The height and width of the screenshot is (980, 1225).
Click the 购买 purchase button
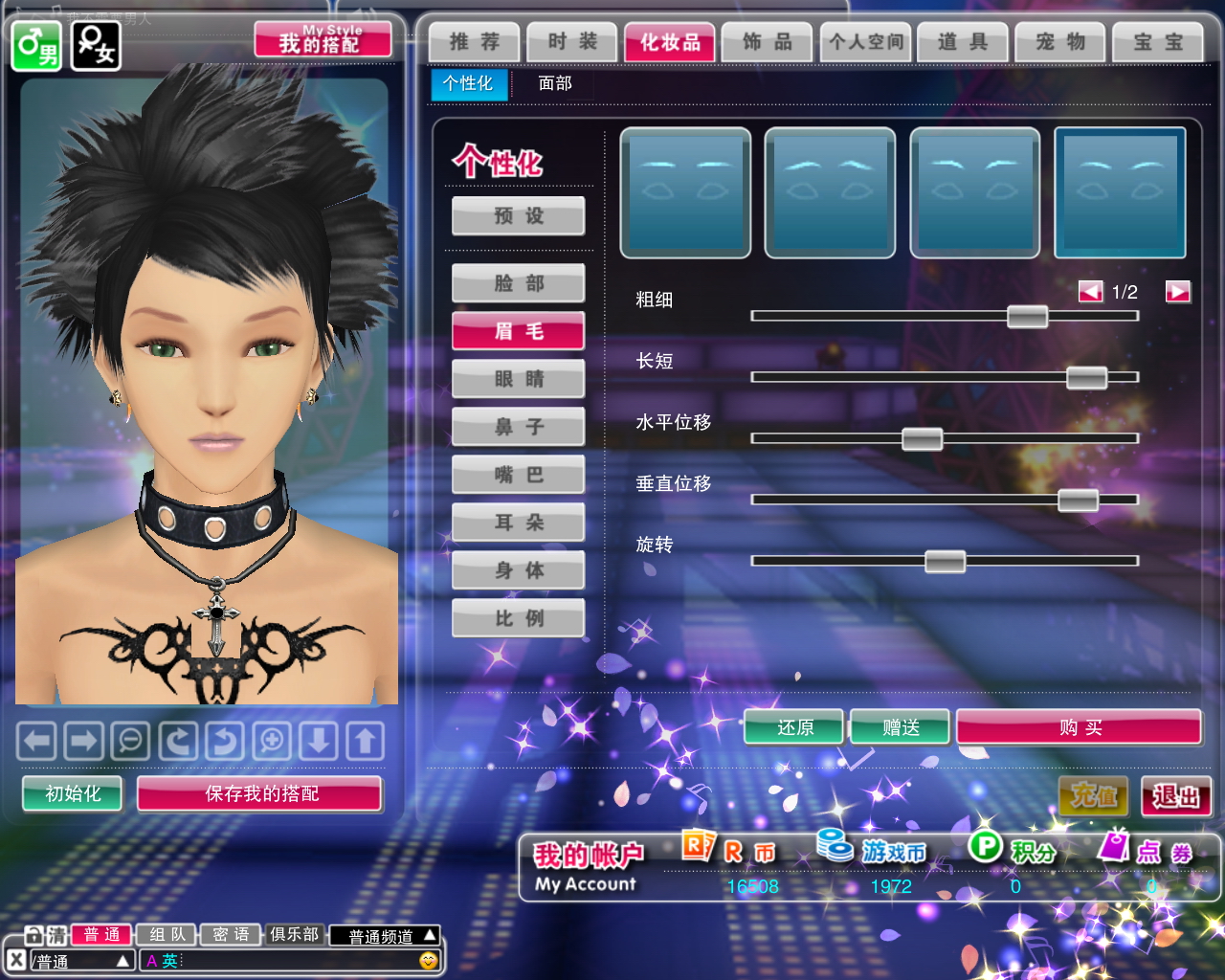1079,728
